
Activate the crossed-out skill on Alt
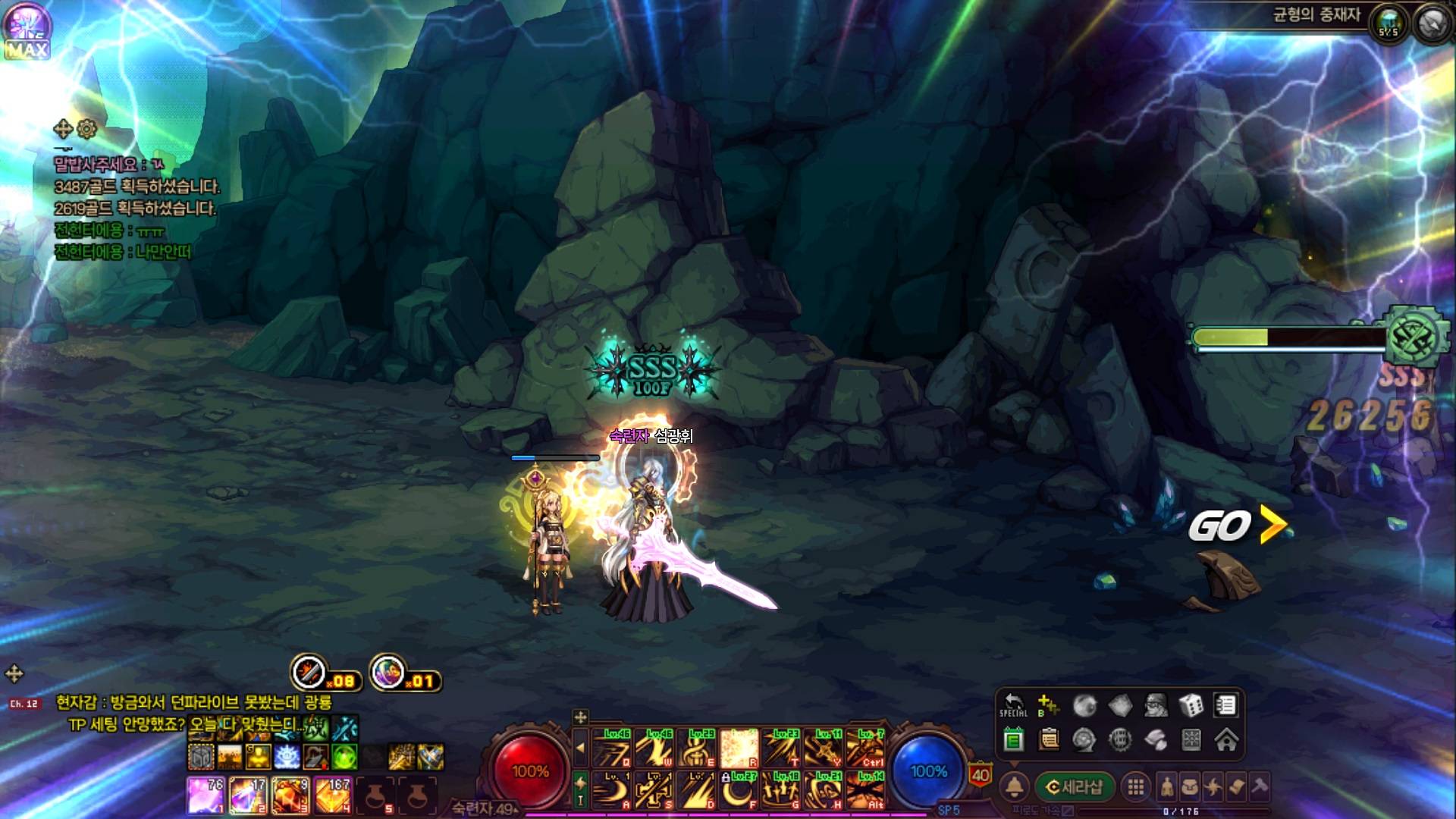(x=865, y=790)
